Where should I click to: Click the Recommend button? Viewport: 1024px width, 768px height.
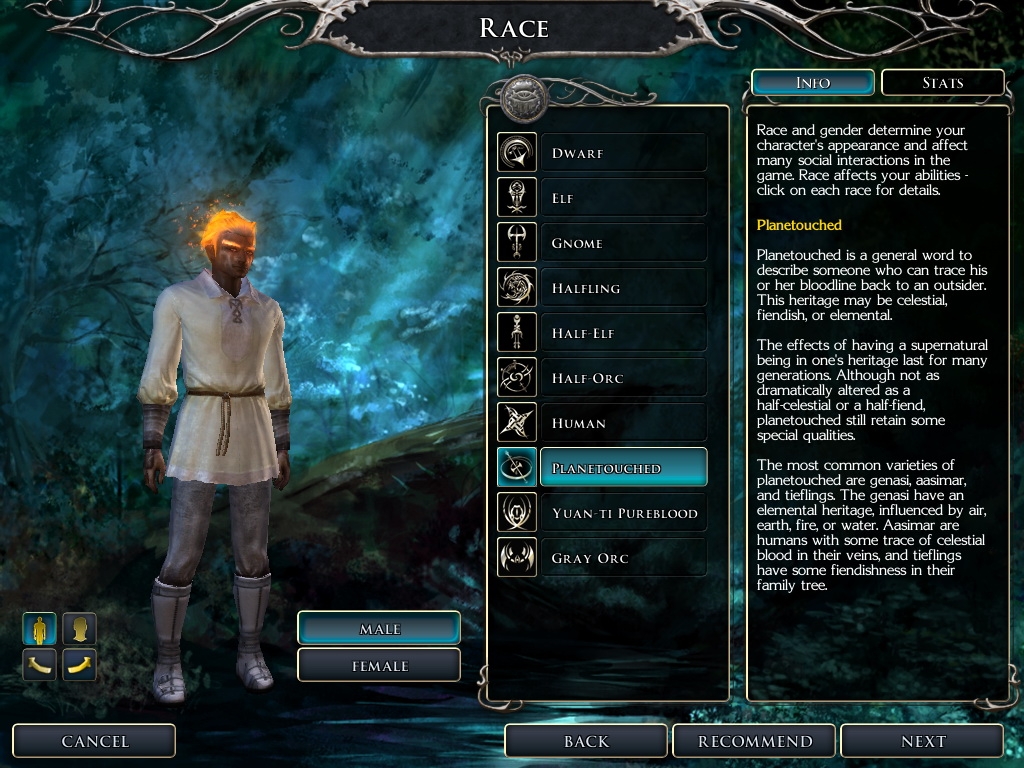tap(755, 741)
